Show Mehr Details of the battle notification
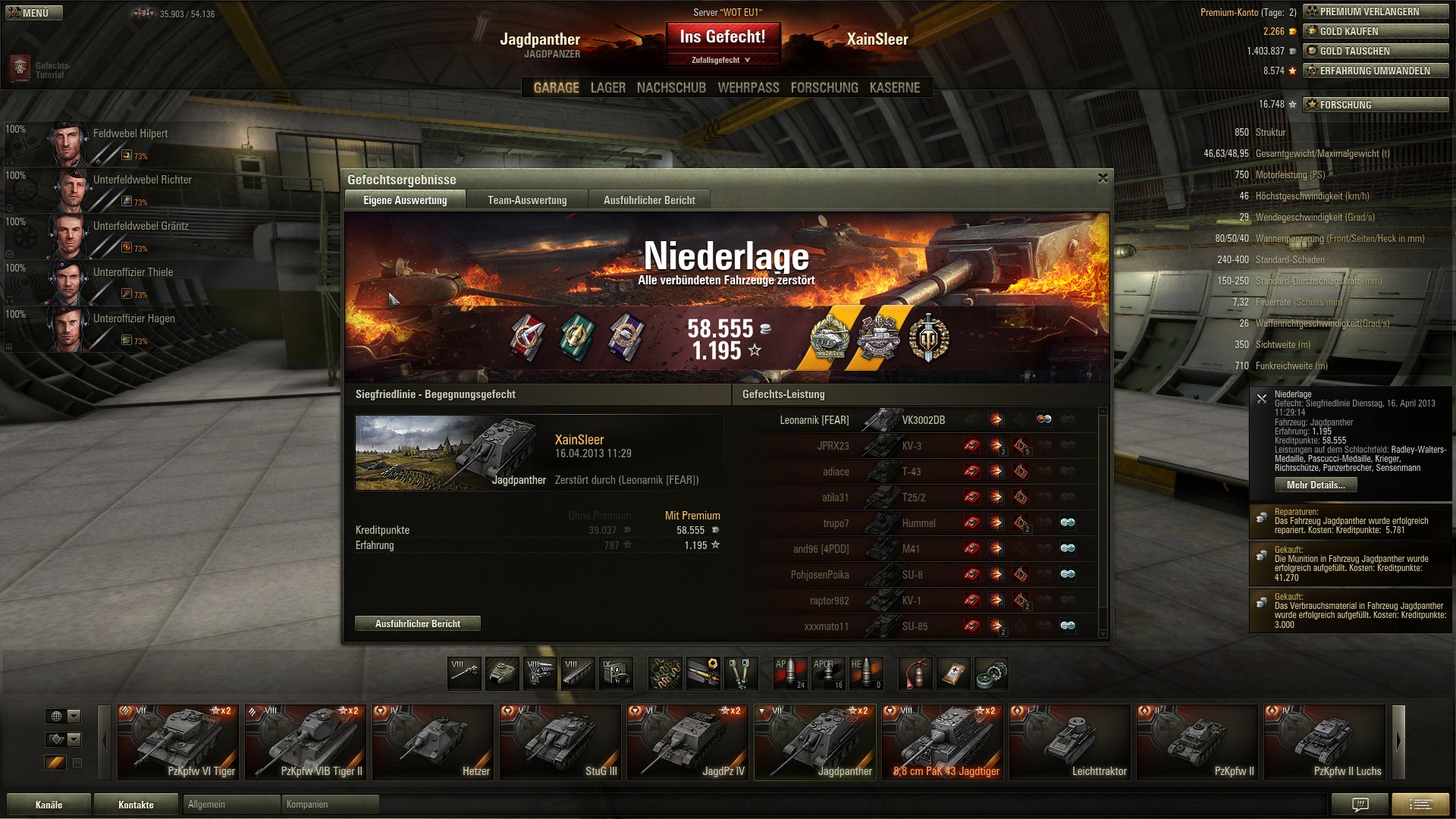The width and height of the screenshot is (1456, 819). [1316, 485]
